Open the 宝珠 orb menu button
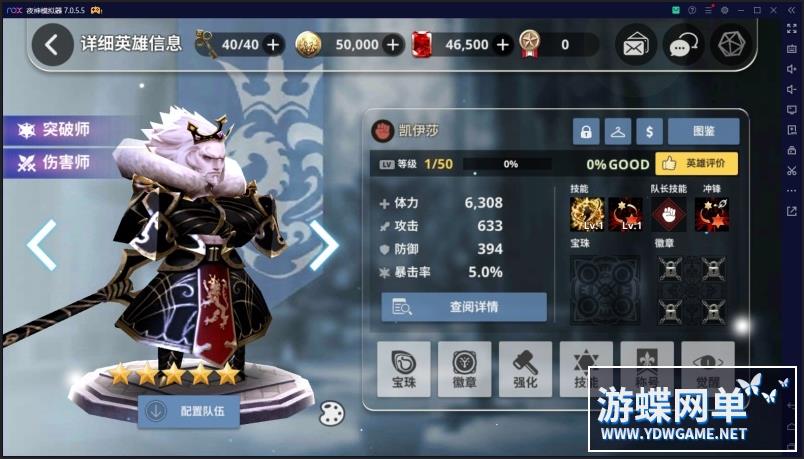The width and height of the screenshot is (804, 459). point(404,369)
